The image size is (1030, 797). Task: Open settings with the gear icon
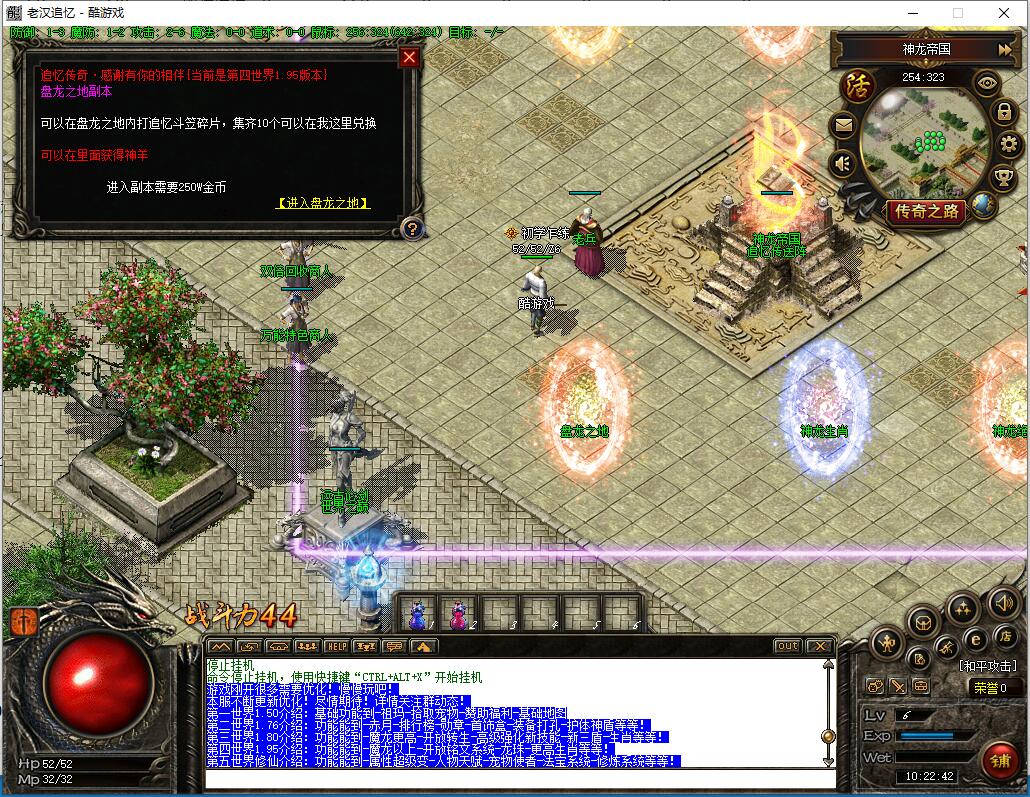click(1008, 144)
